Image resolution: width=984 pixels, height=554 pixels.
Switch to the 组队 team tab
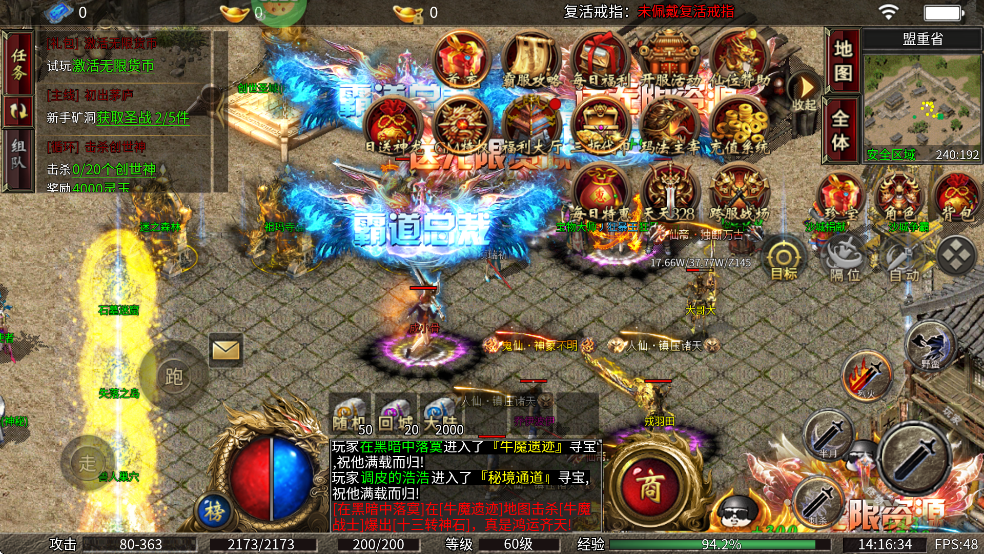(x=18, y=160)
